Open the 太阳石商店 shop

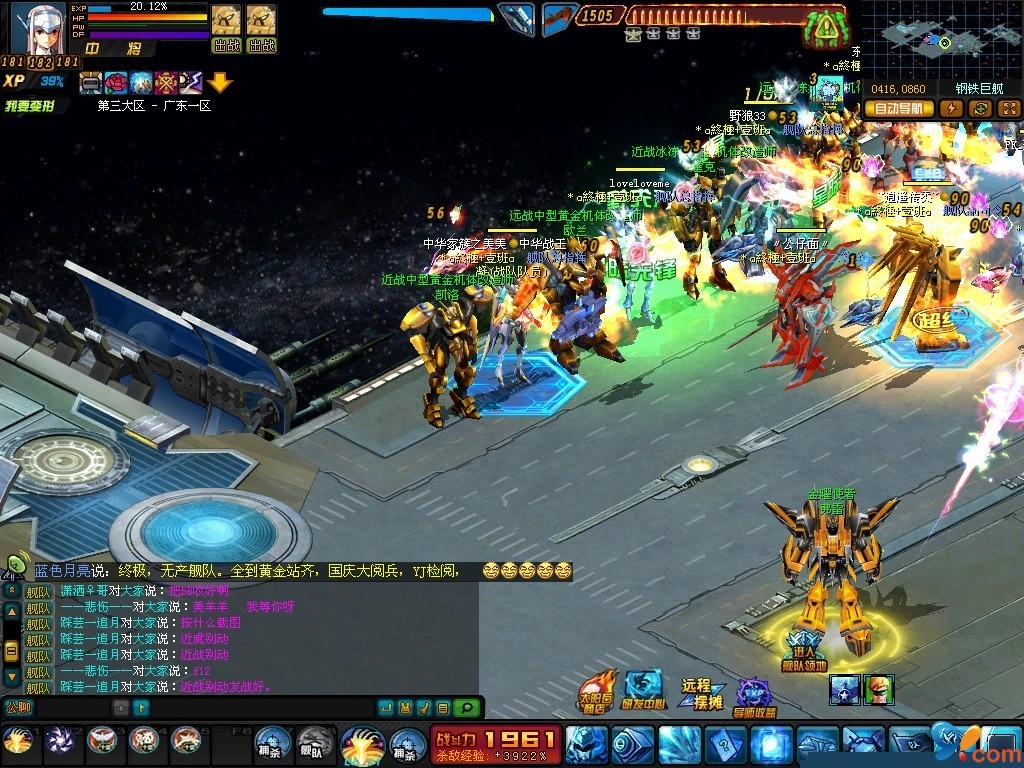(597, 692)
